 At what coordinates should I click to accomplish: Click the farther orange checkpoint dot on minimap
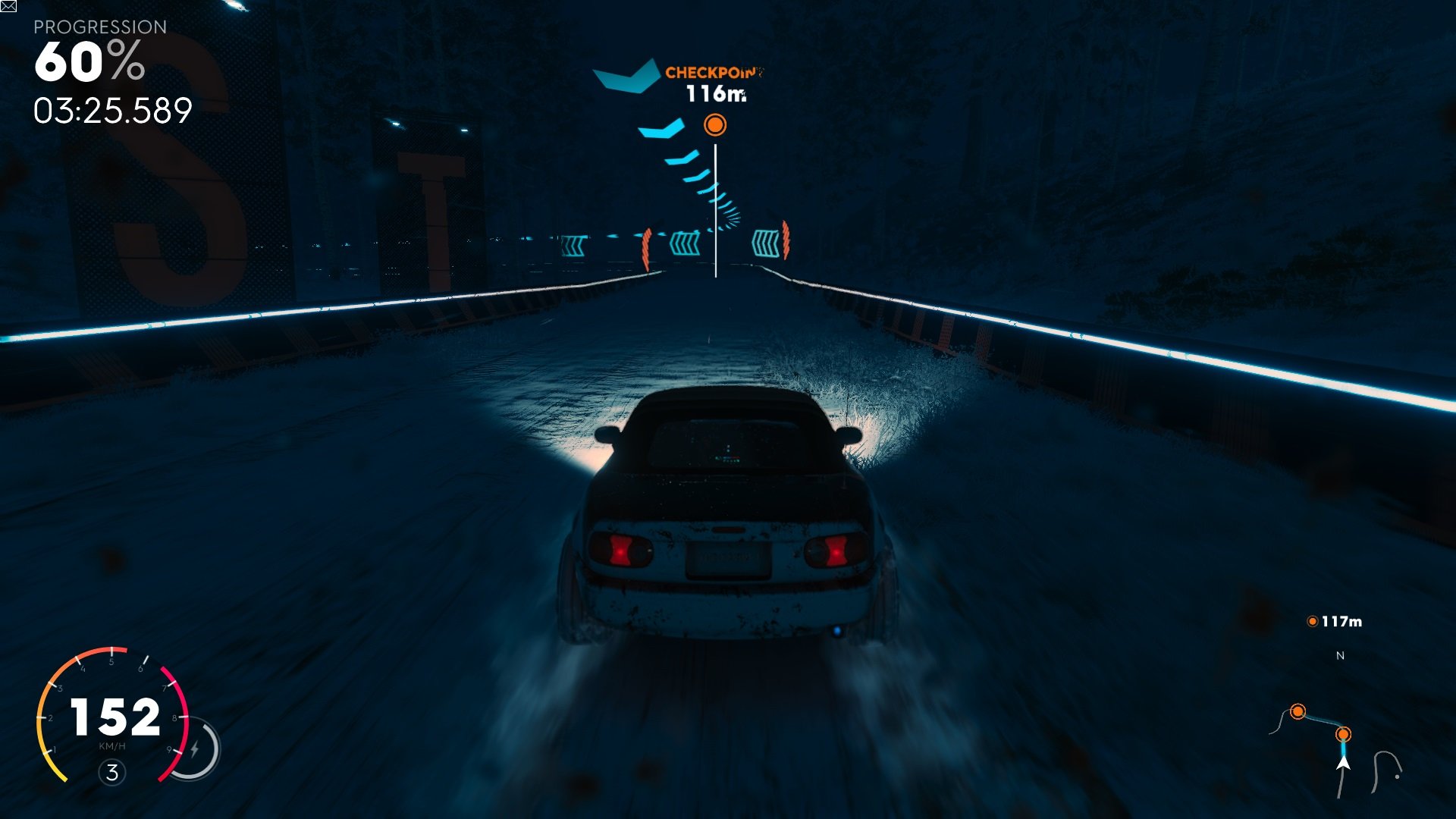pos(1298,711)
